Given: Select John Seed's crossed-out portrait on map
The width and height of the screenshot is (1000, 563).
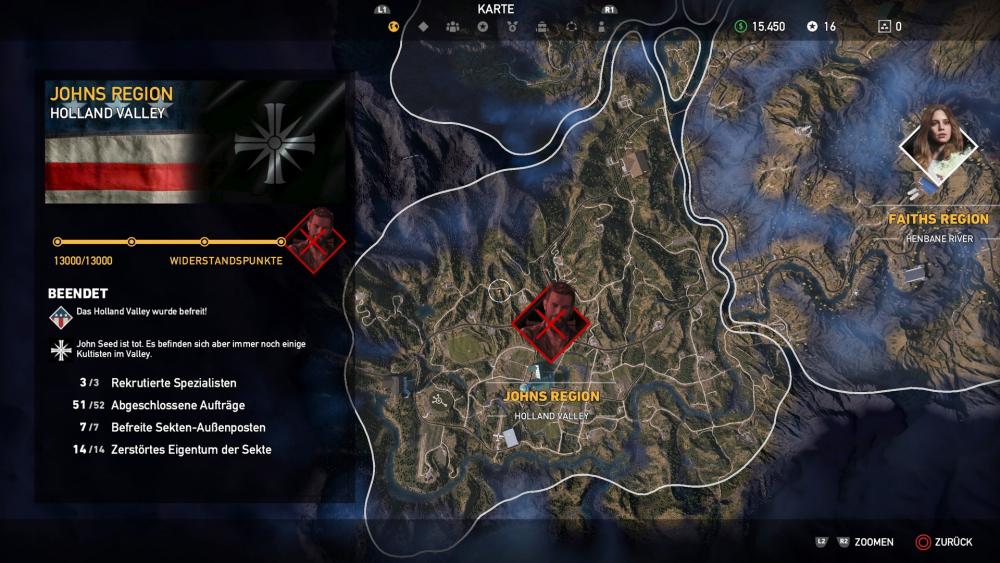Looking at the screenshot, I should click(x=551, y=322).
